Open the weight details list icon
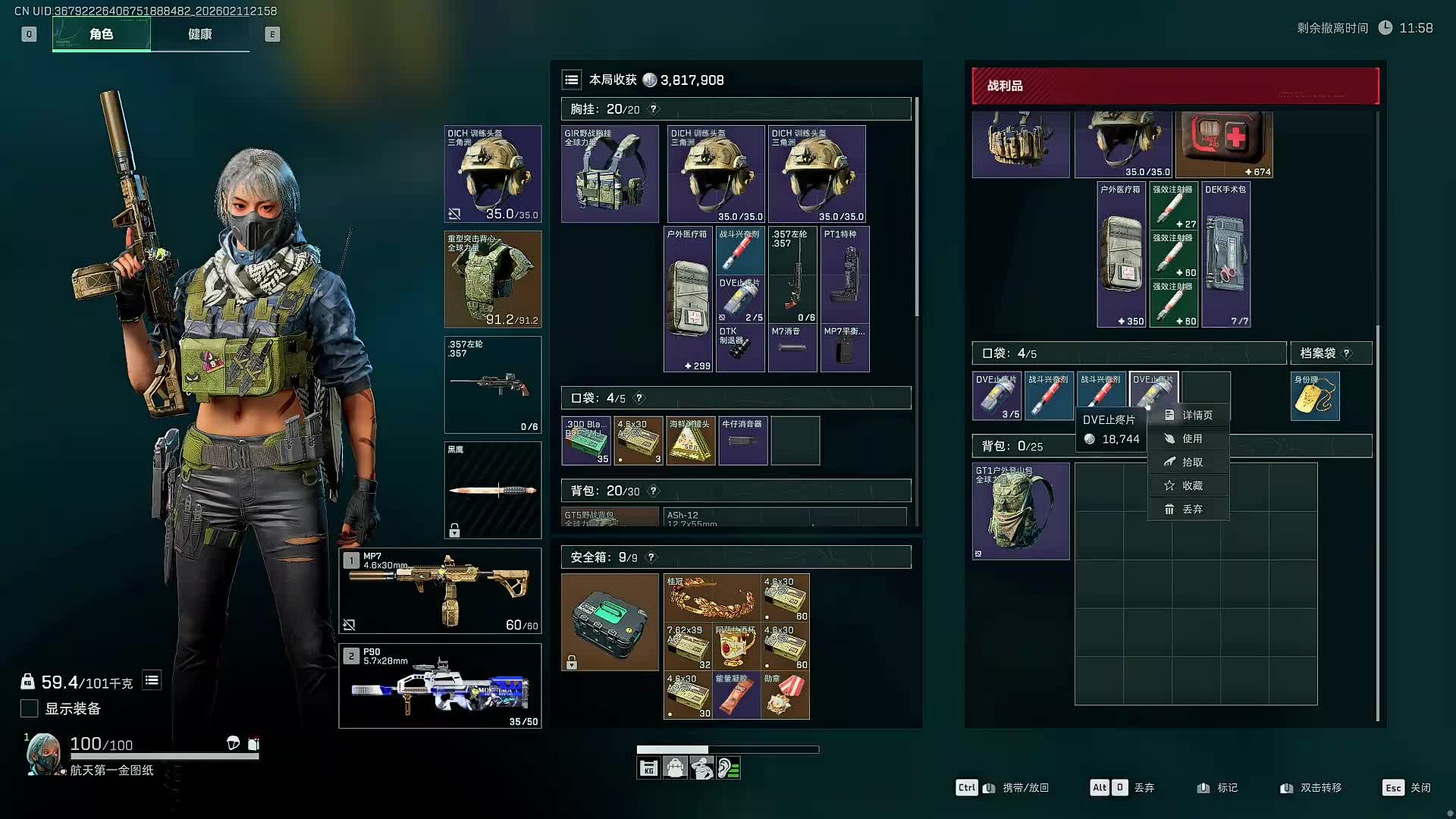This screenshot has width=1456, height=819. point(152,680)
